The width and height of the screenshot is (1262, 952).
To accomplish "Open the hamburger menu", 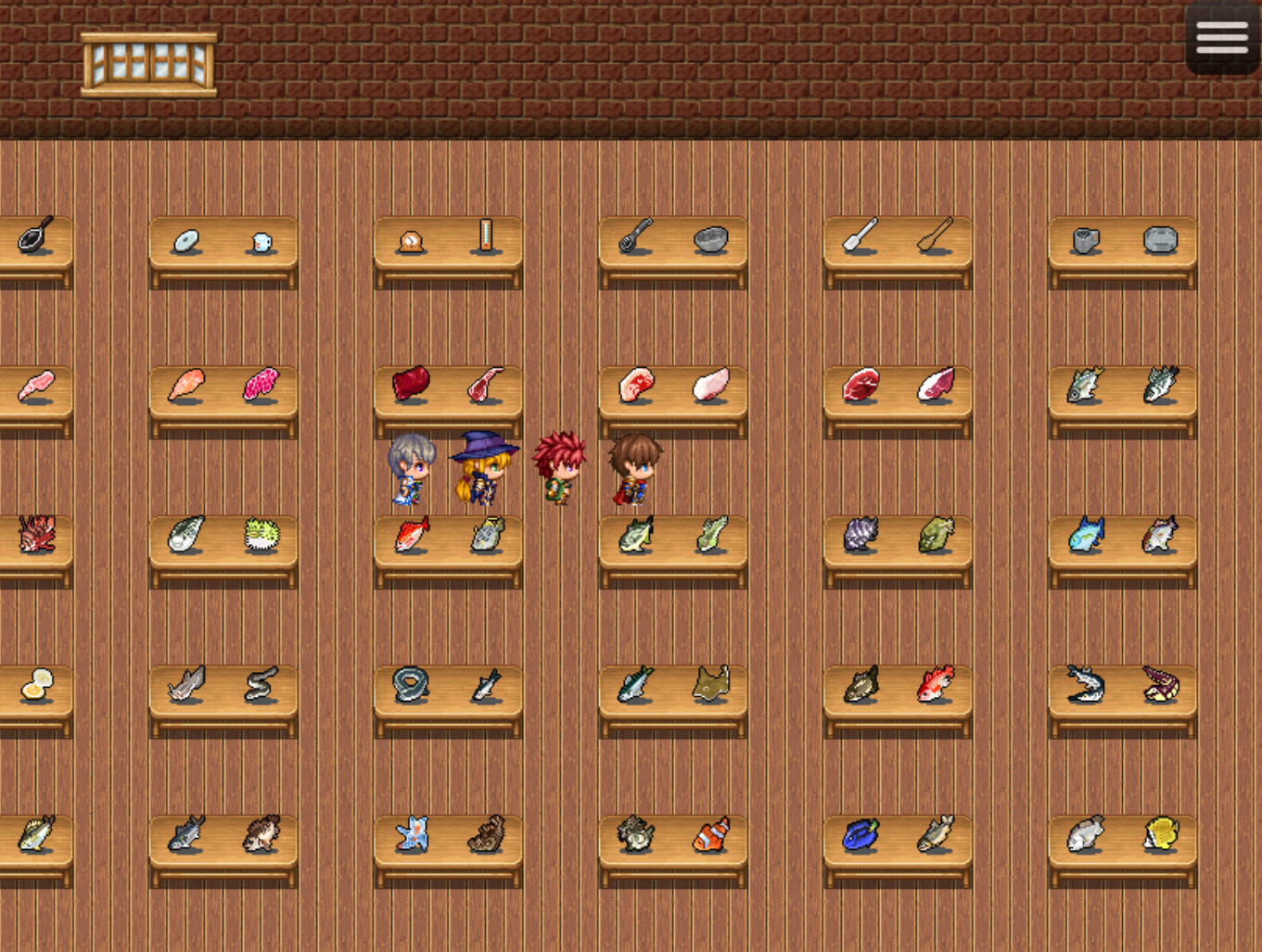I will coord(1222,37).
